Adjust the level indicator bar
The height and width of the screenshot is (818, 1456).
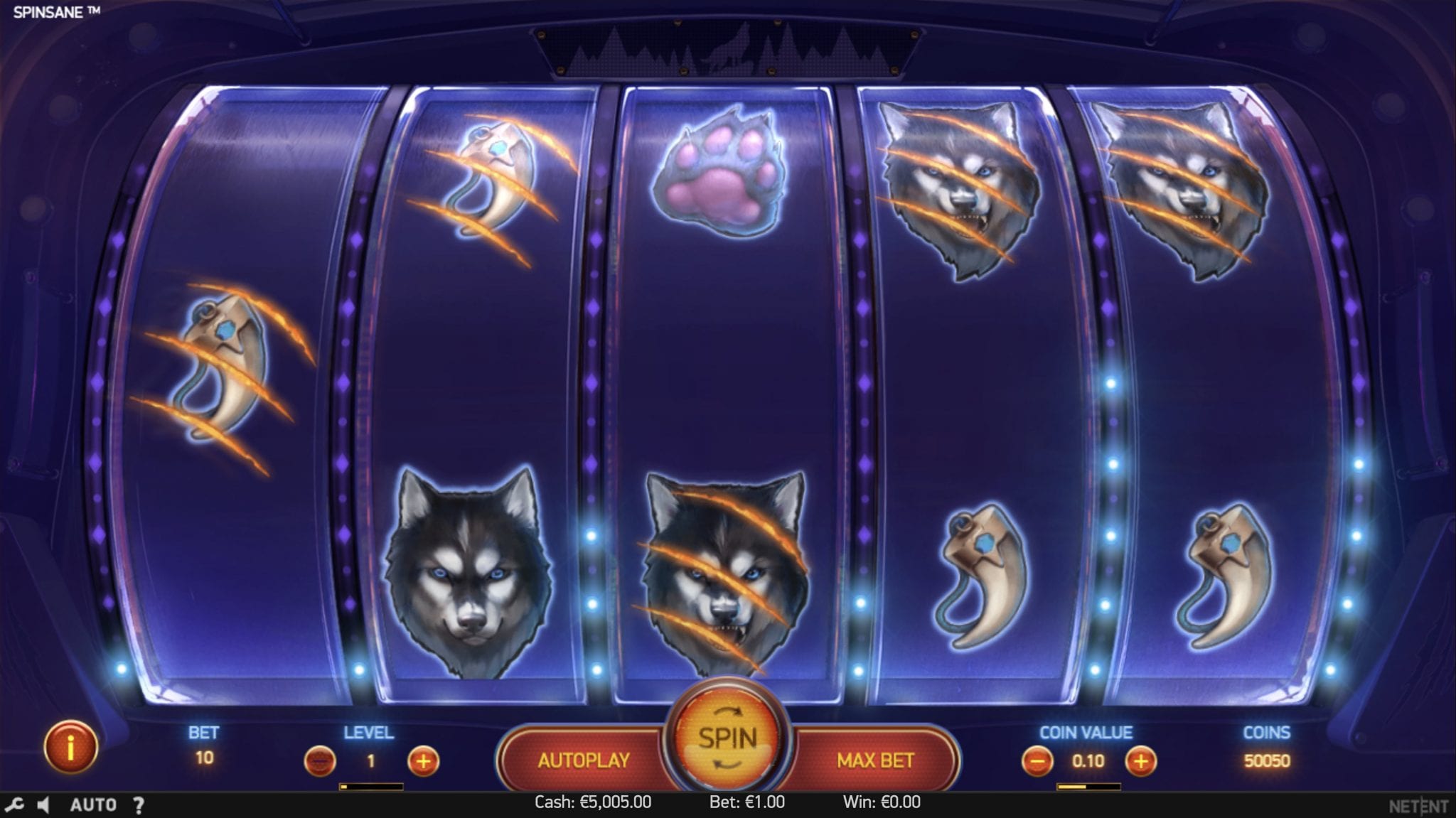371,787
